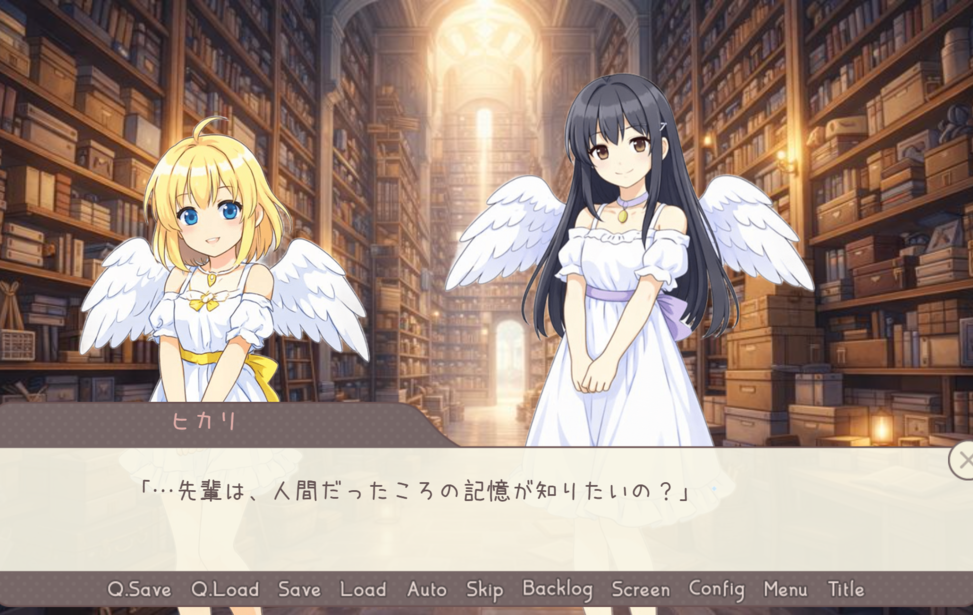The height and width of the screenshot is (615, 973).
Task: Select the Screen option
Action: click(640, 589)
